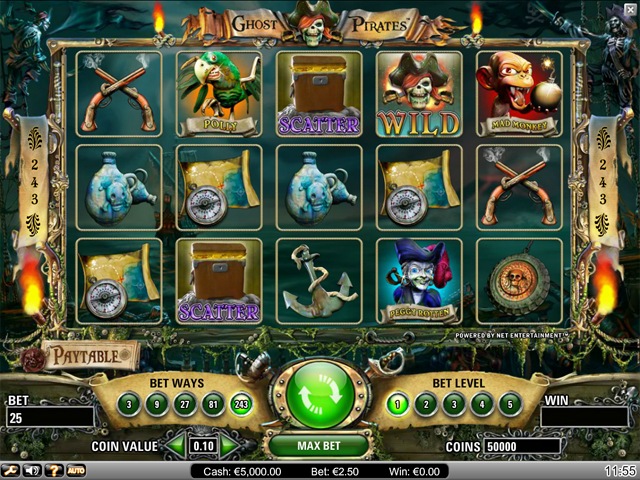640x480 pixels.
Task: Select 3 bet ways
Action: point(128,403)
